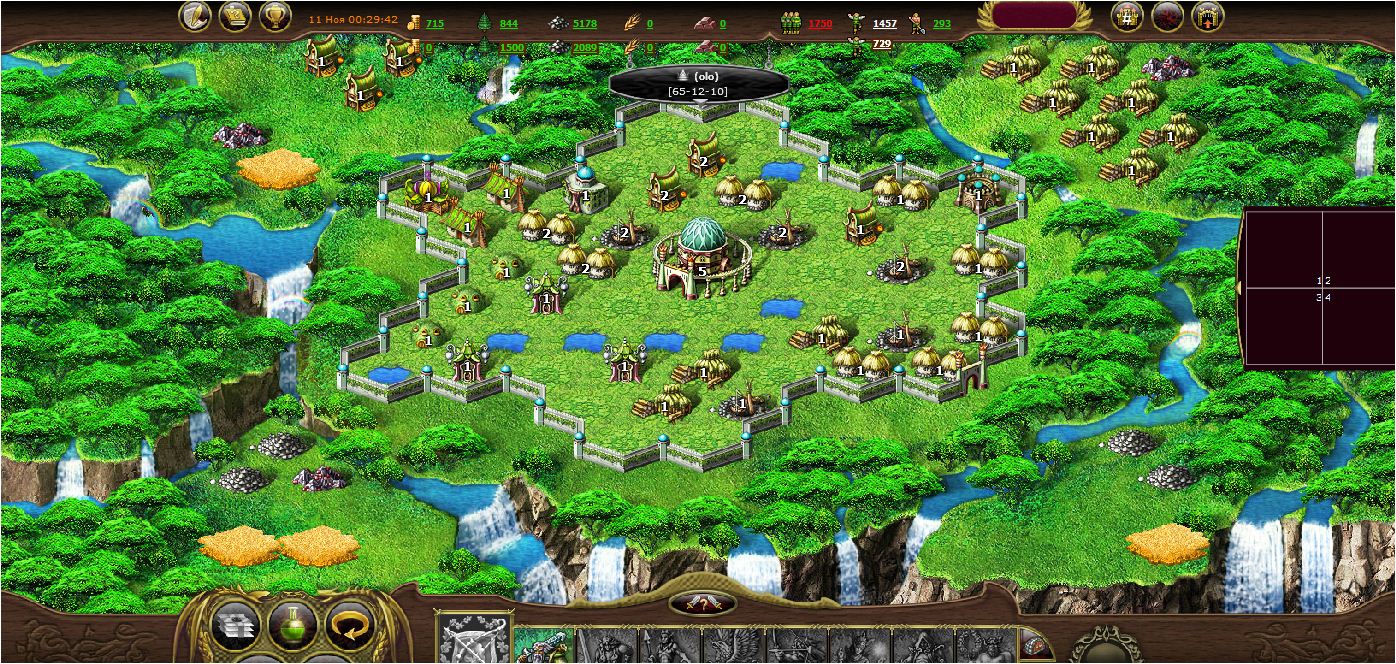Select the olo city name banner
The height and width of the screenshot is (664, 1396).
pyautogui.click(x=699, y=83)
